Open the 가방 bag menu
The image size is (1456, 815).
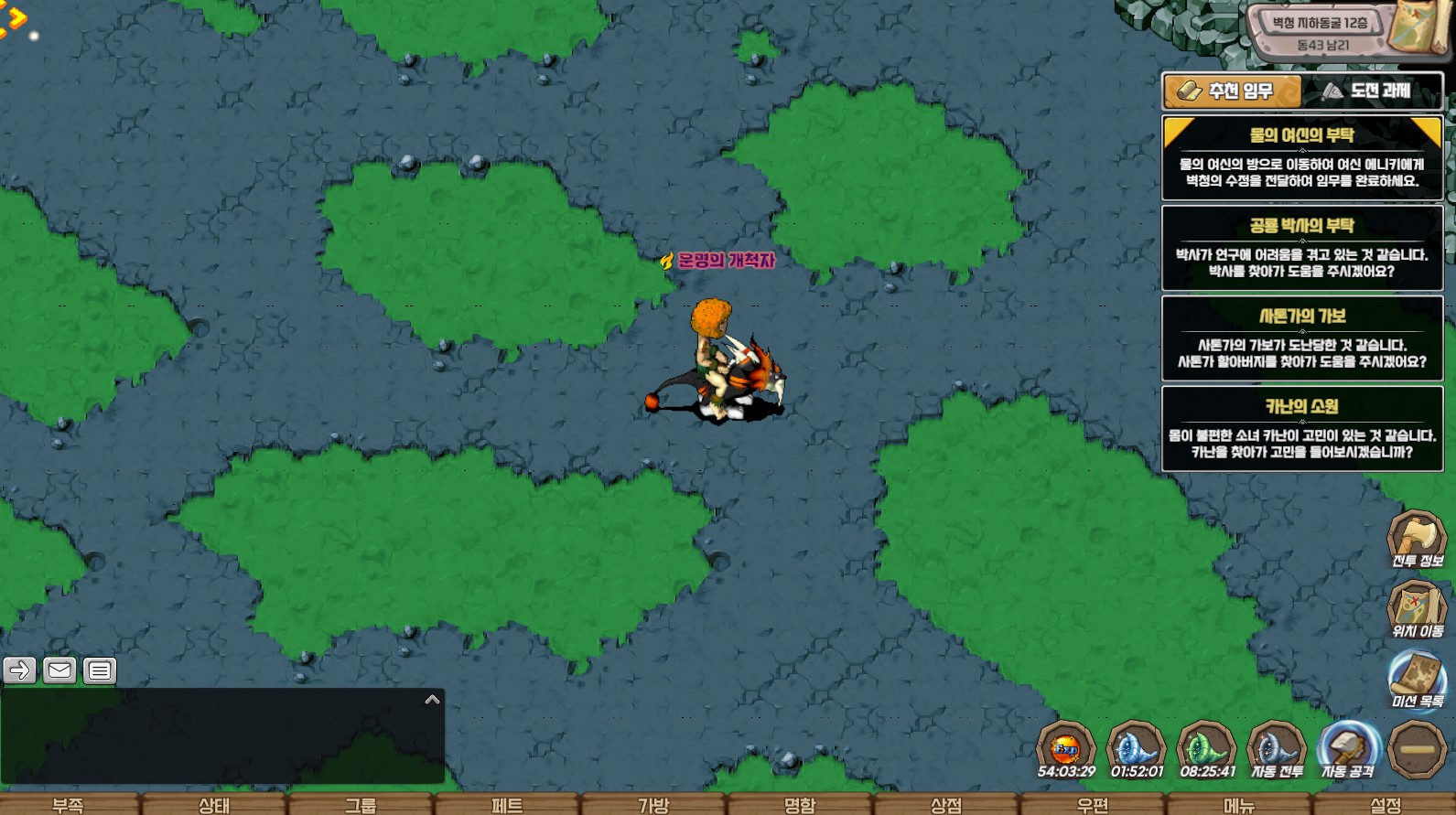click(653, 805)
